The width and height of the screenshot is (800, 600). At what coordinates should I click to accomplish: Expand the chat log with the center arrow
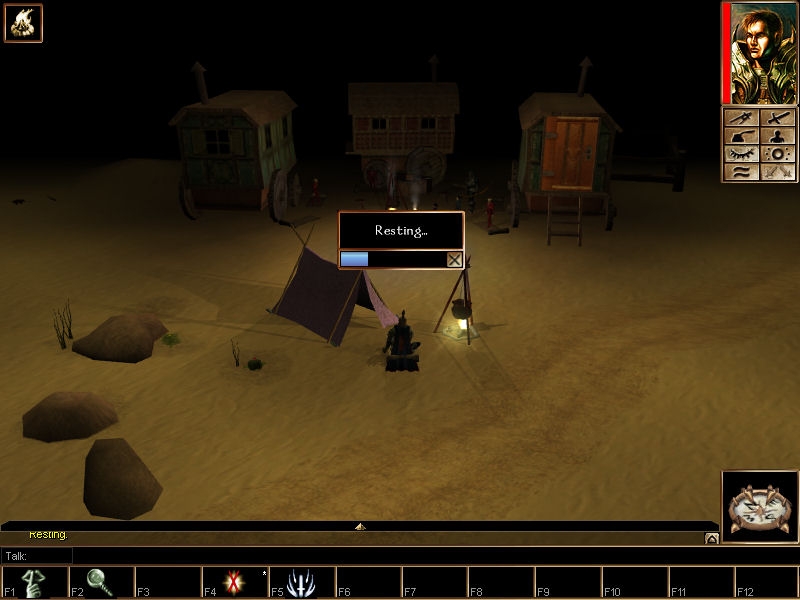(360, 526)
